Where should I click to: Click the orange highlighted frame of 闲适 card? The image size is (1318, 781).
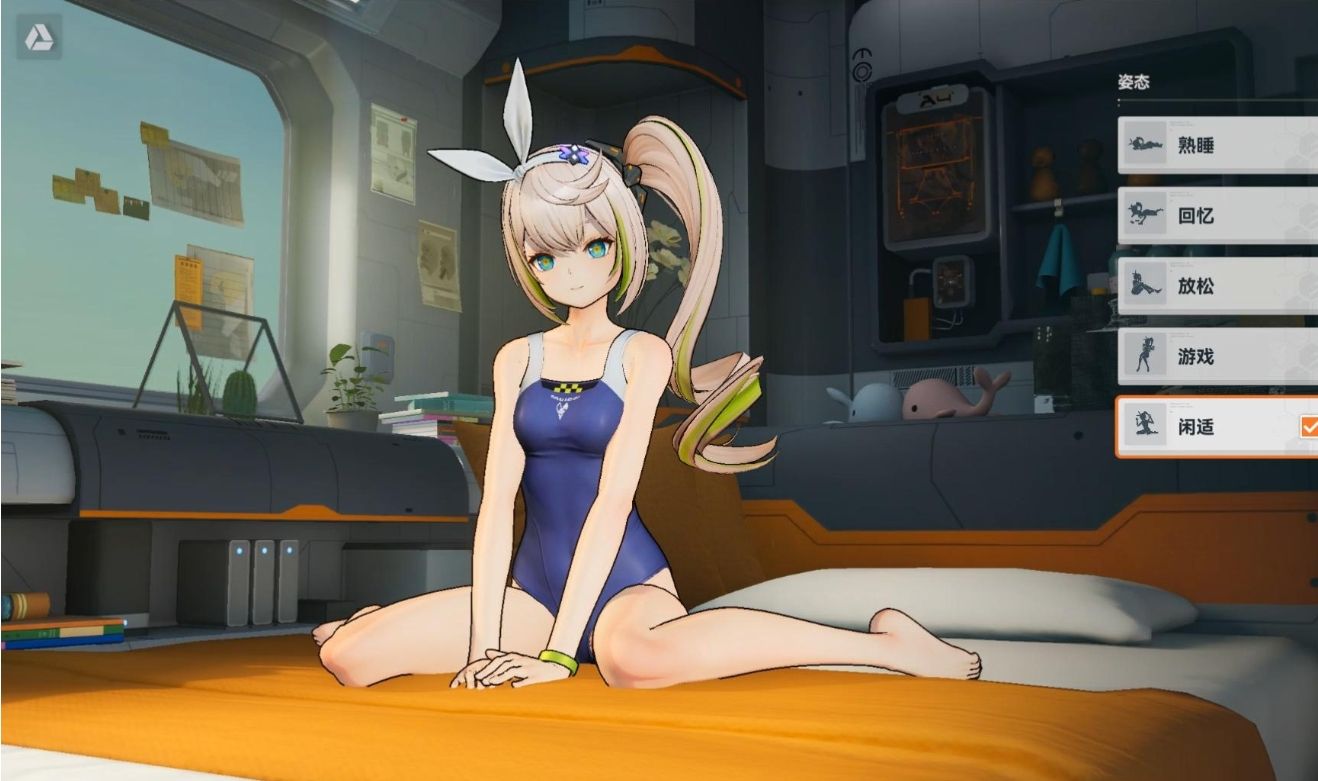[1120, 427]
